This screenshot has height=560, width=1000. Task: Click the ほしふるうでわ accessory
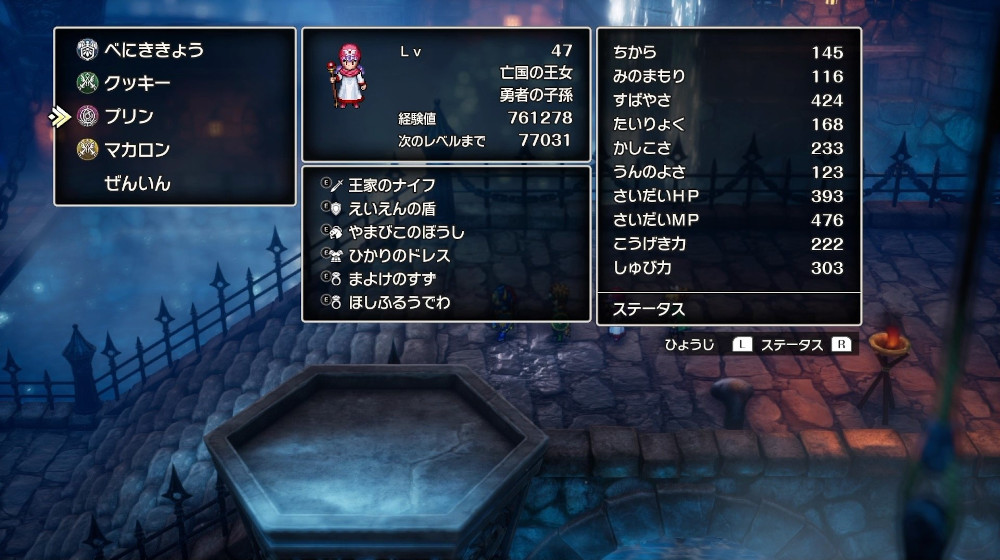[x=399, y=301]
